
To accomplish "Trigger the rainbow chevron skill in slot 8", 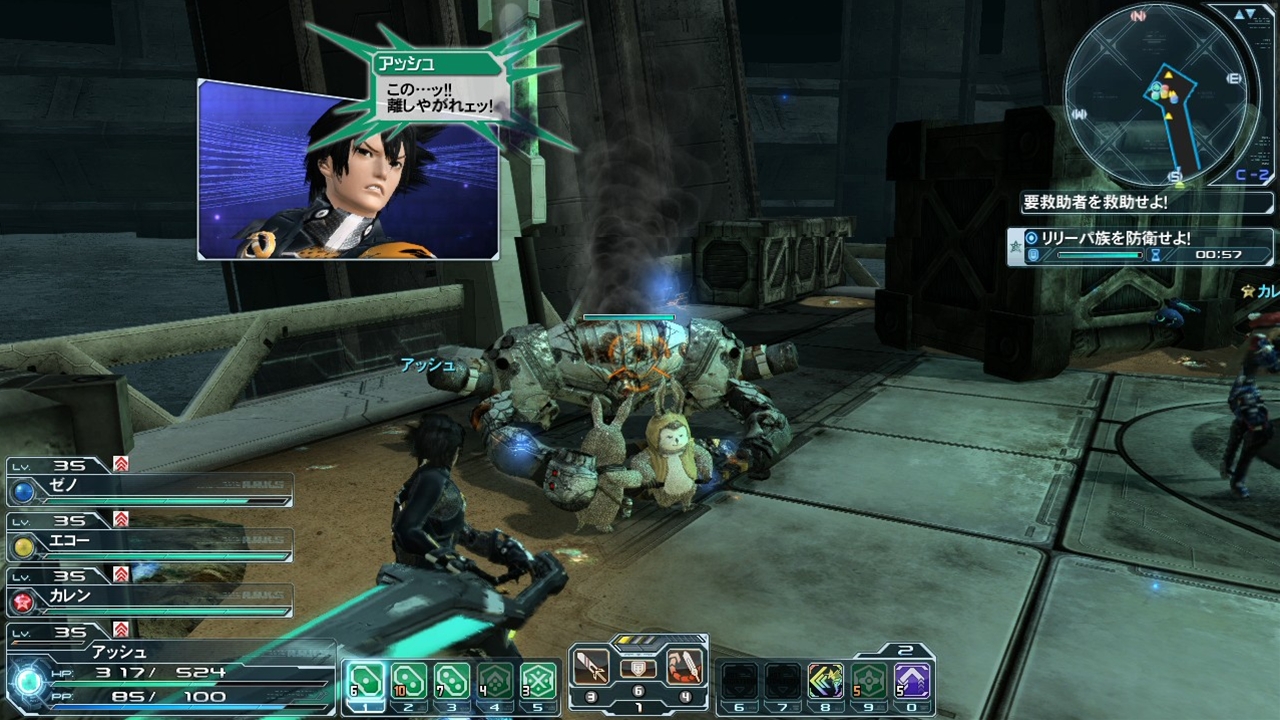I will click(826, 680).
